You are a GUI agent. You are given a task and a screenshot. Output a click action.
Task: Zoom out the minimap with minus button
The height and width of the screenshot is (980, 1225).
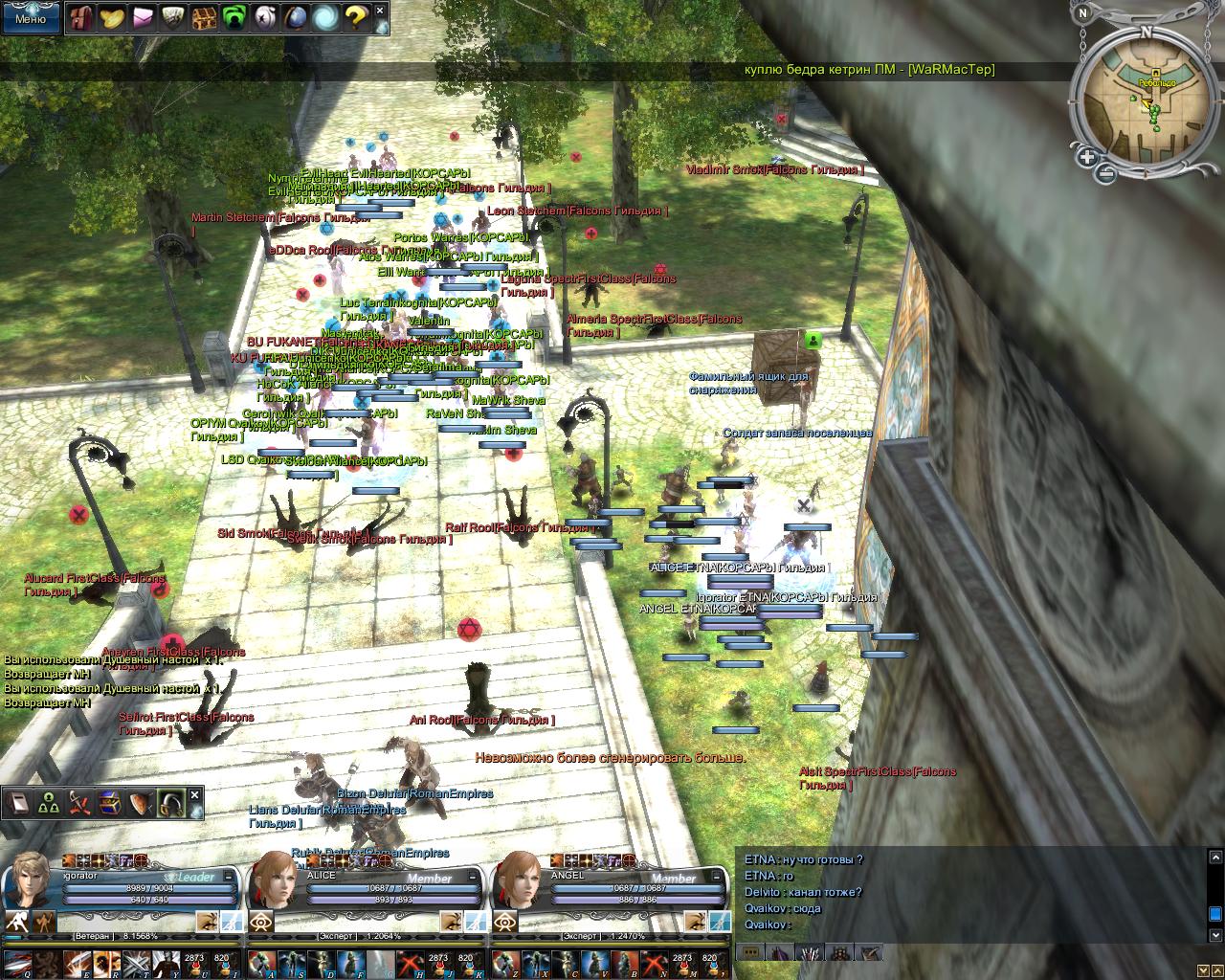tap(1106, 173)
